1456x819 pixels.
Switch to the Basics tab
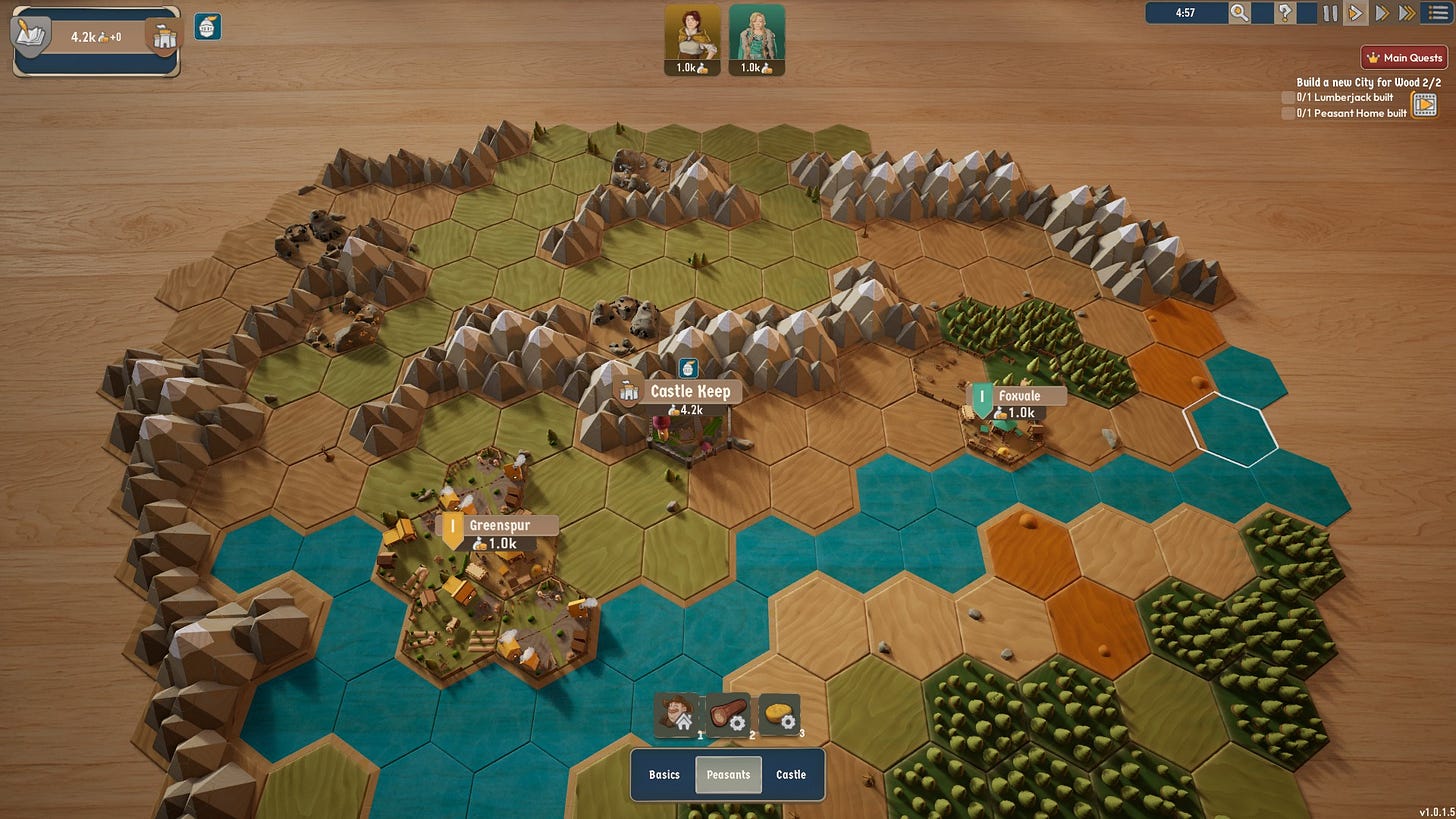664,775
